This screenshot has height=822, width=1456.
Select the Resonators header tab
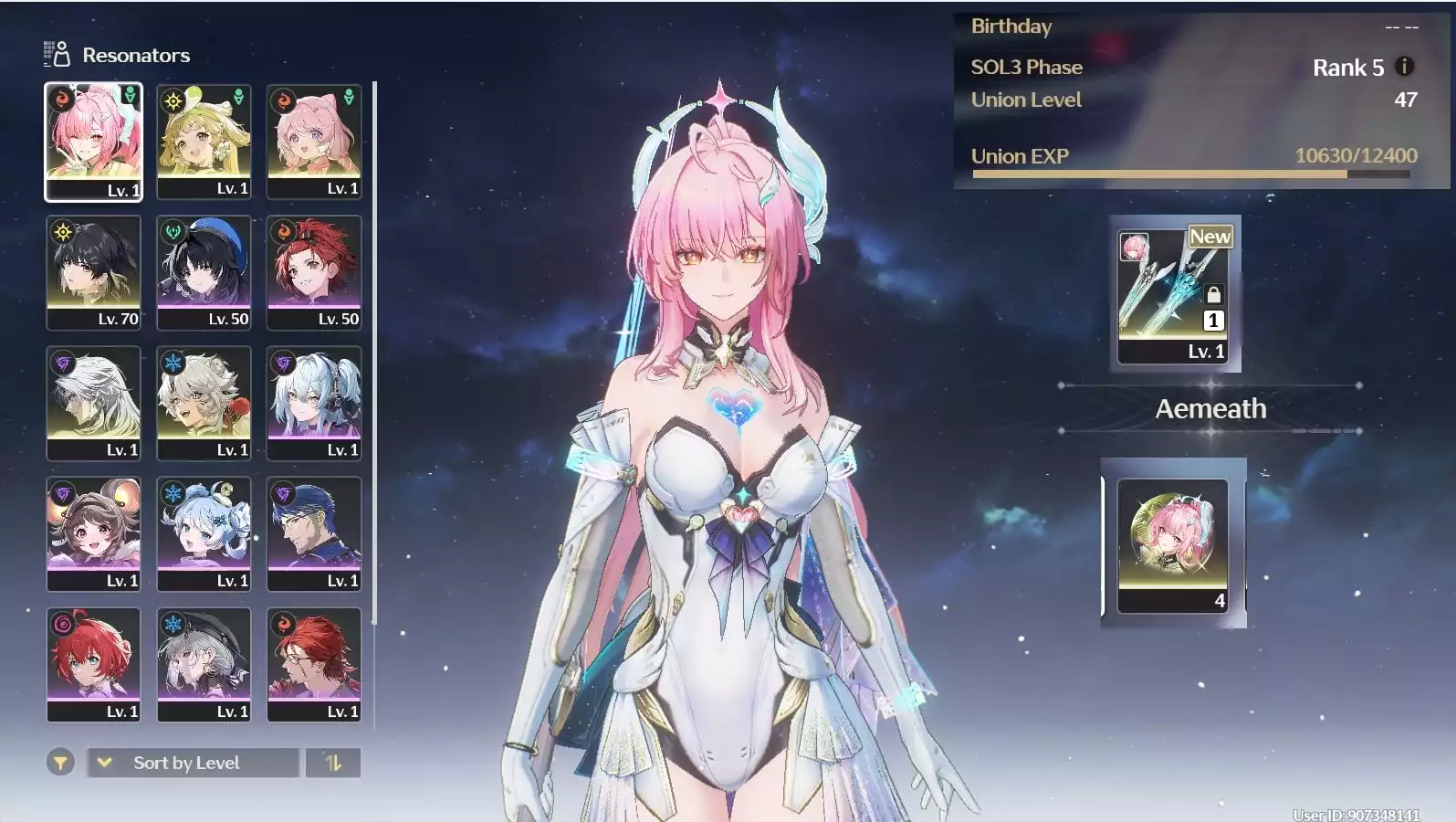[135, 54]
